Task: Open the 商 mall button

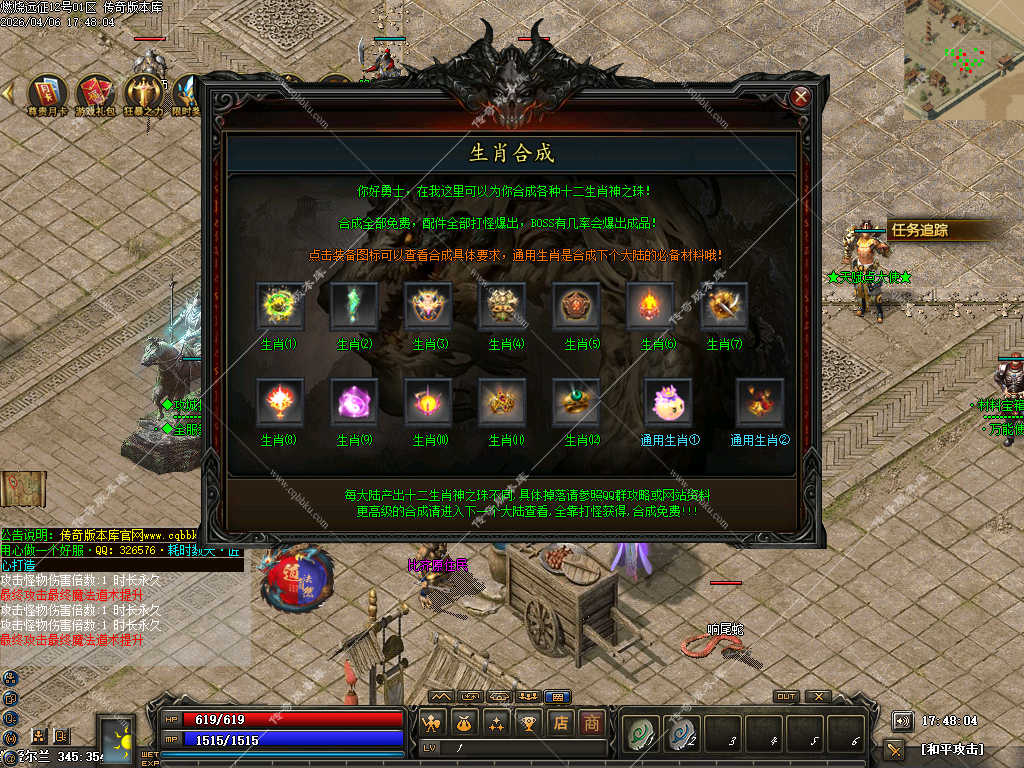Action: (592, 722)
